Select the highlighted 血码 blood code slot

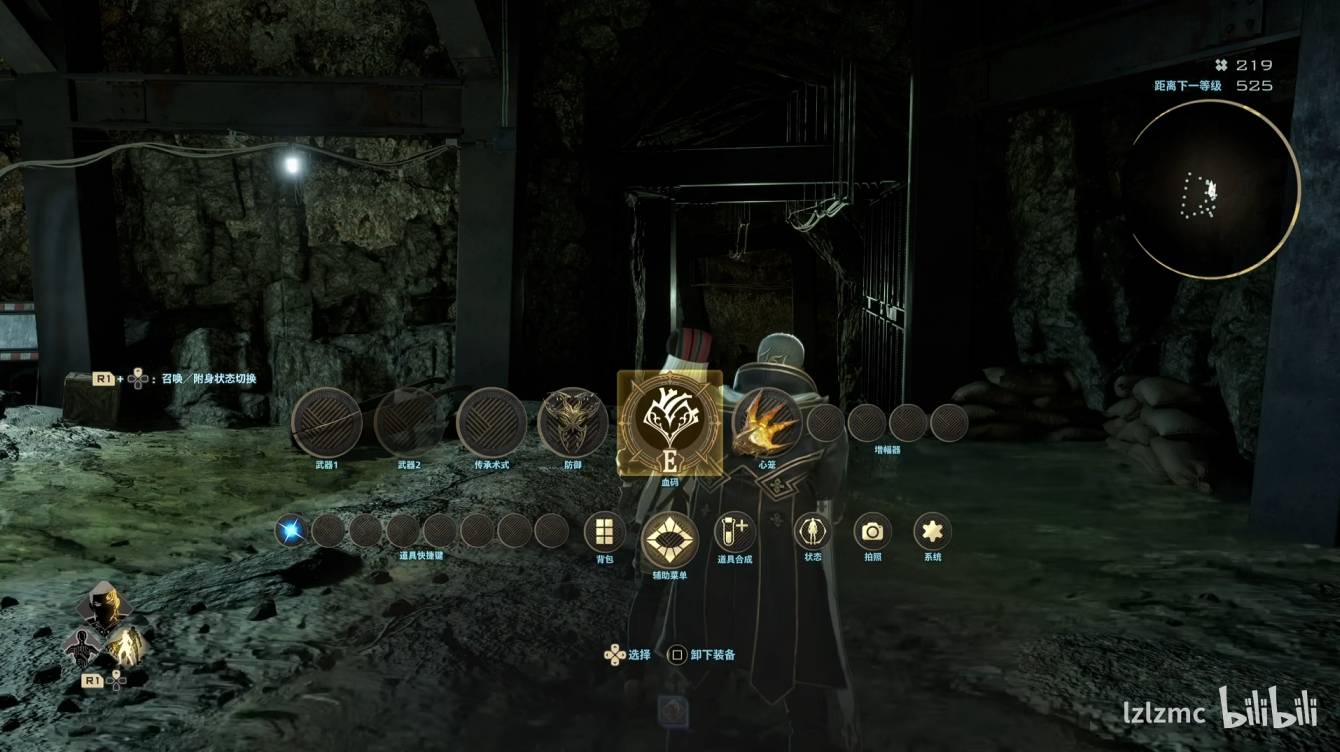(x=670, y=423)
